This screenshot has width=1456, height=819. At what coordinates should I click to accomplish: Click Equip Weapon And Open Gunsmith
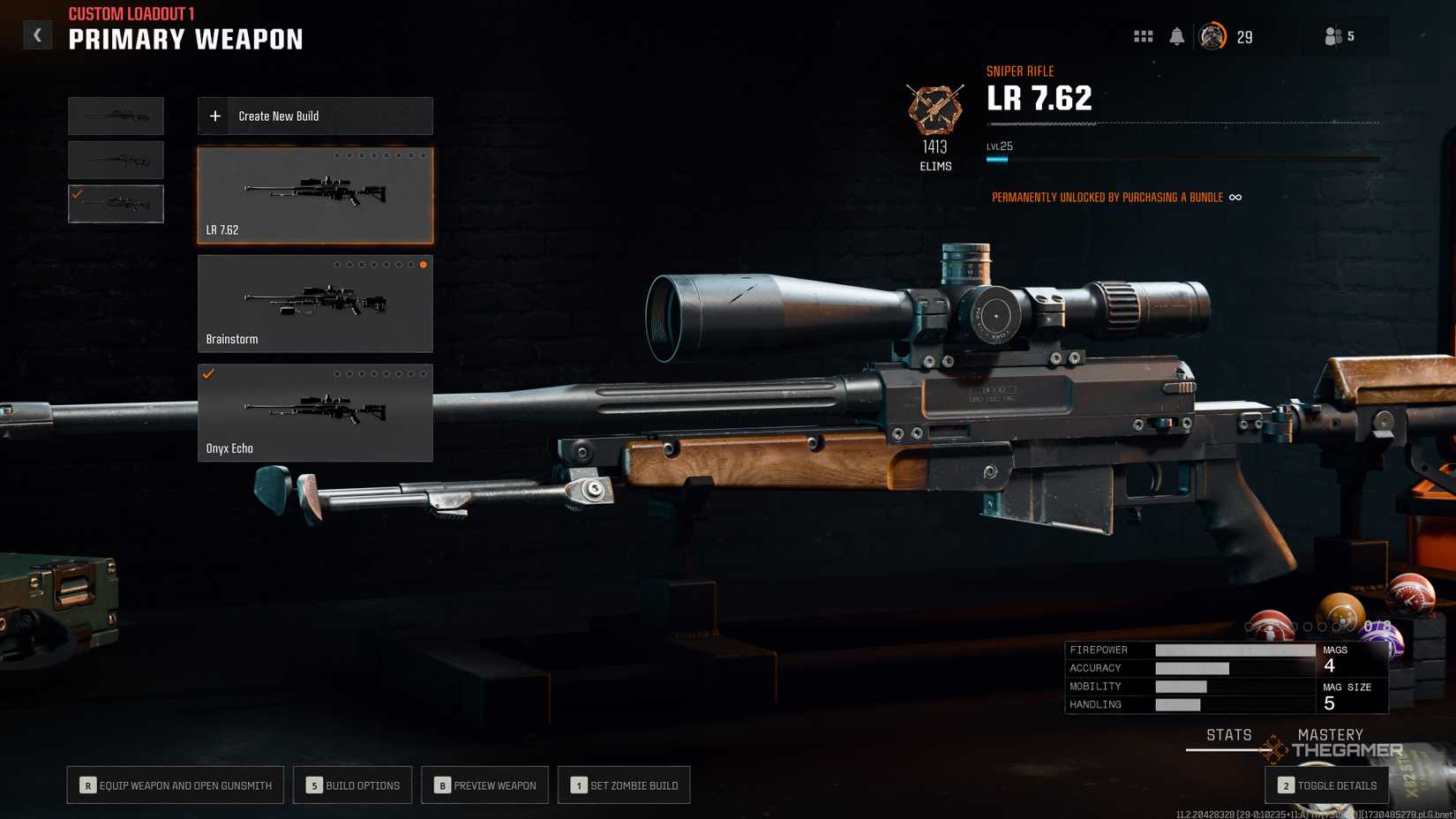click(x=175, y=785)
